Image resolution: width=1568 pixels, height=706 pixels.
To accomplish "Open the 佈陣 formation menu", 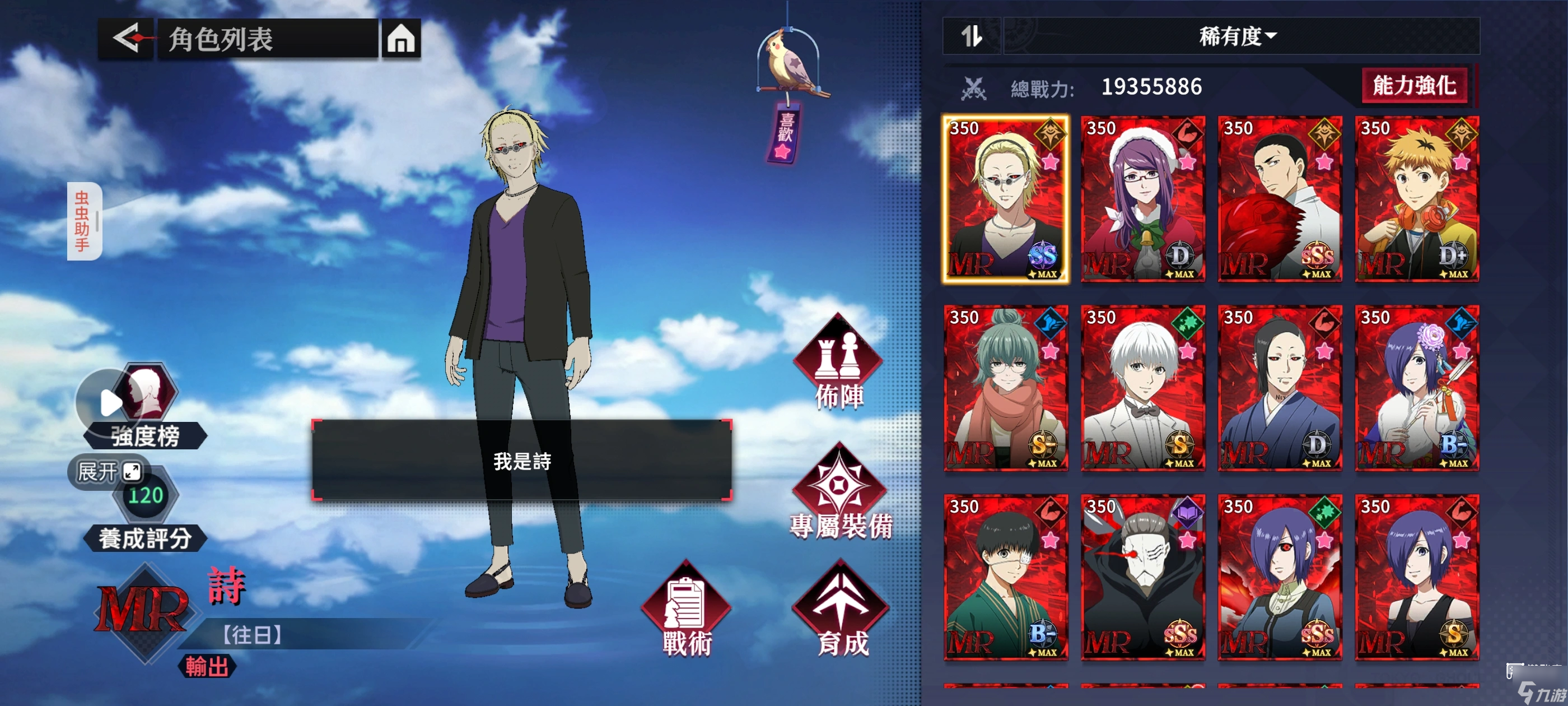I will pos(839,363).
